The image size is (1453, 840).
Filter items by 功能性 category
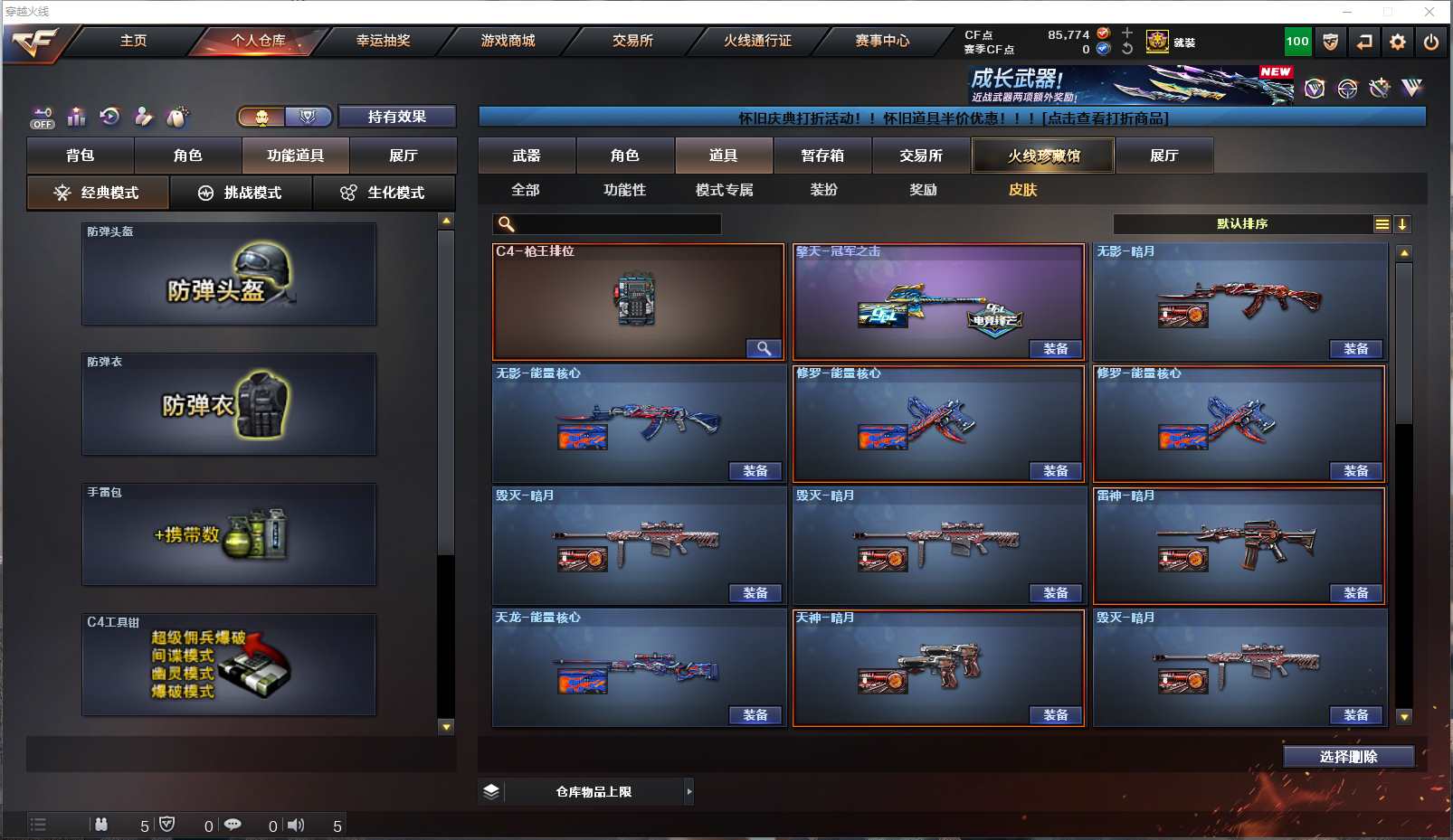[x=624, y=190]
